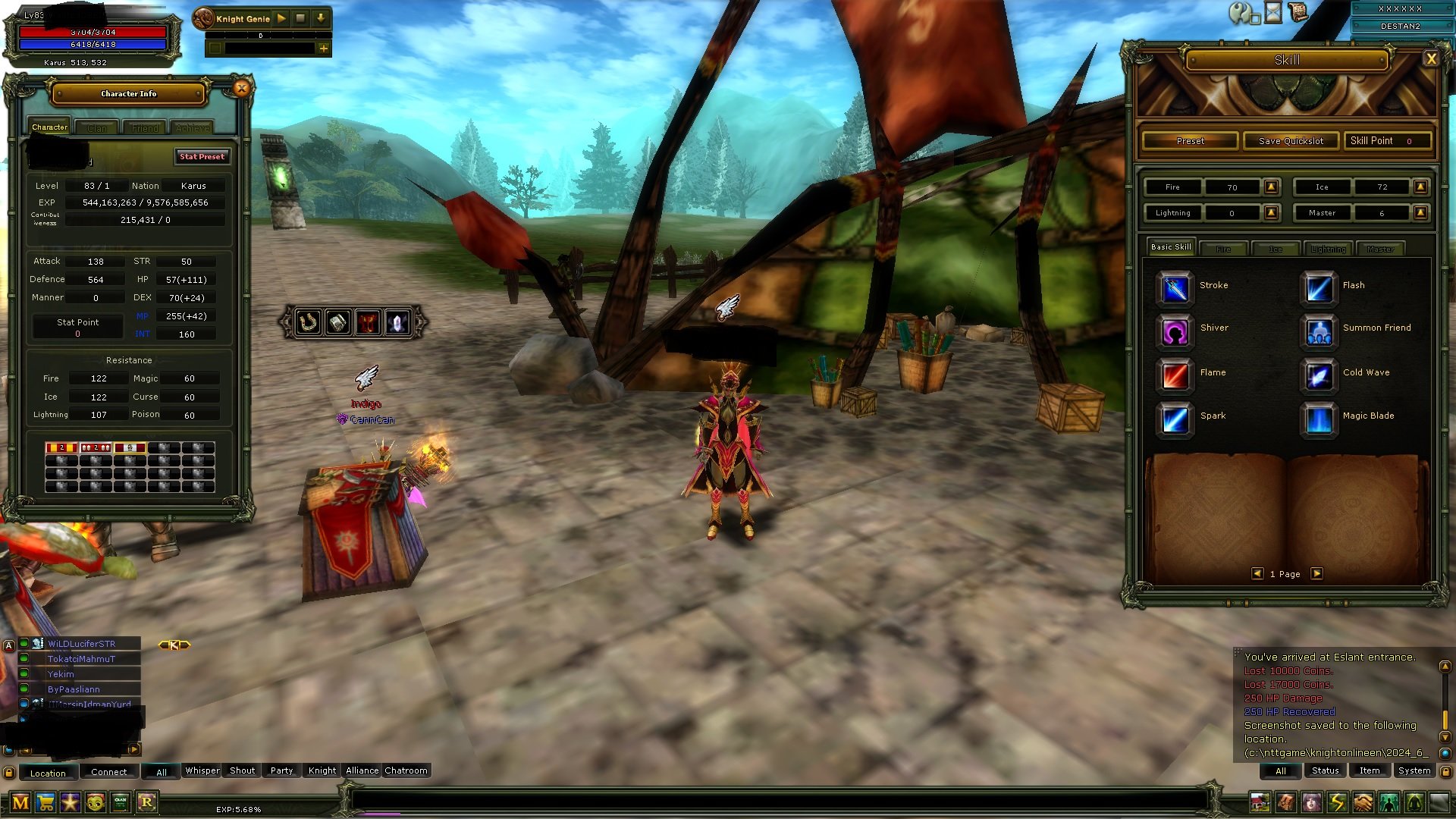Open the Clan tab in Character Info
Screen dimensions: 1456x819
click(x=96, y=127)
